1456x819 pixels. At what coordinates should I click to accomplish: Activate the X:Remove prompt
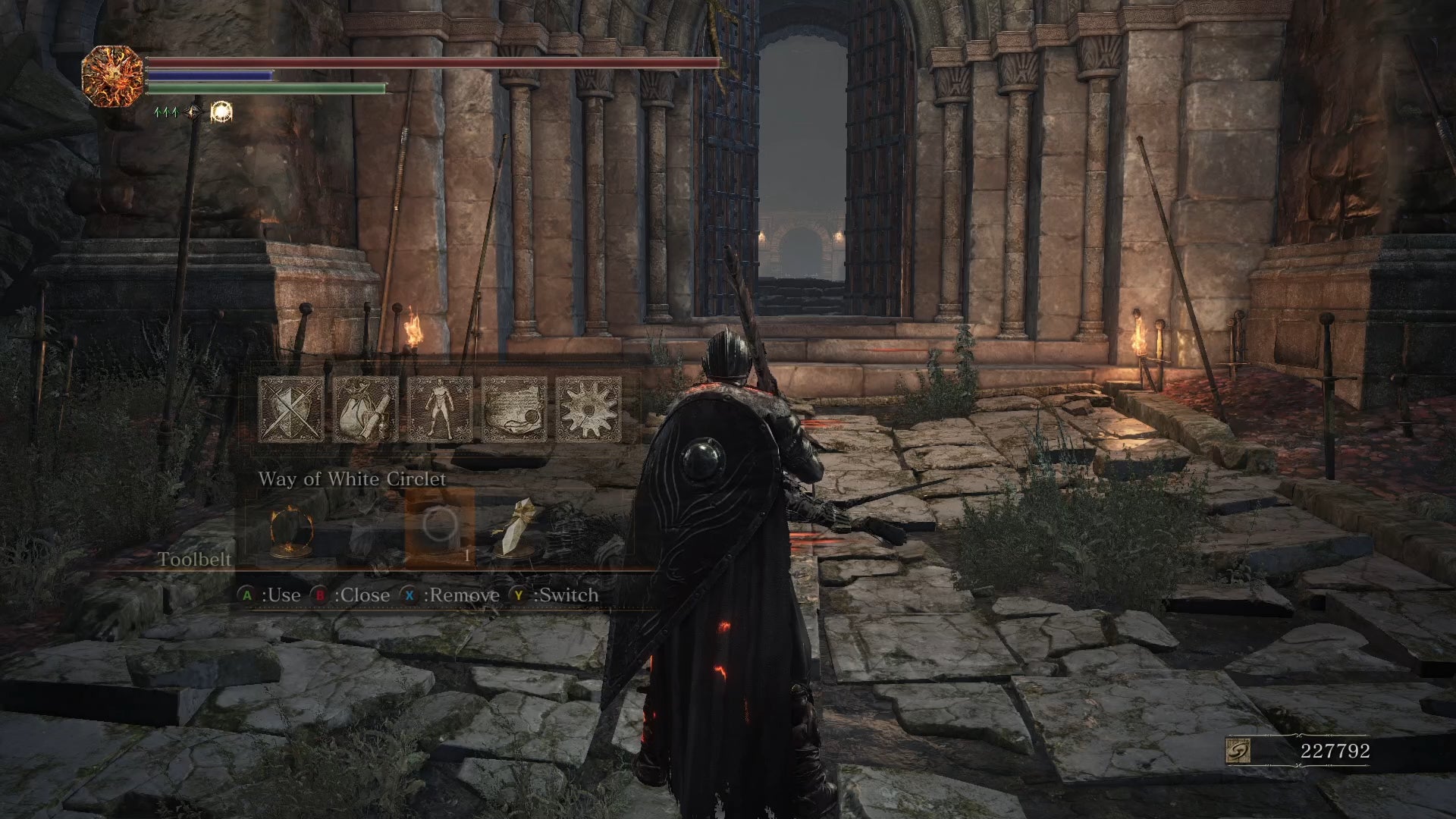point(453,595)
